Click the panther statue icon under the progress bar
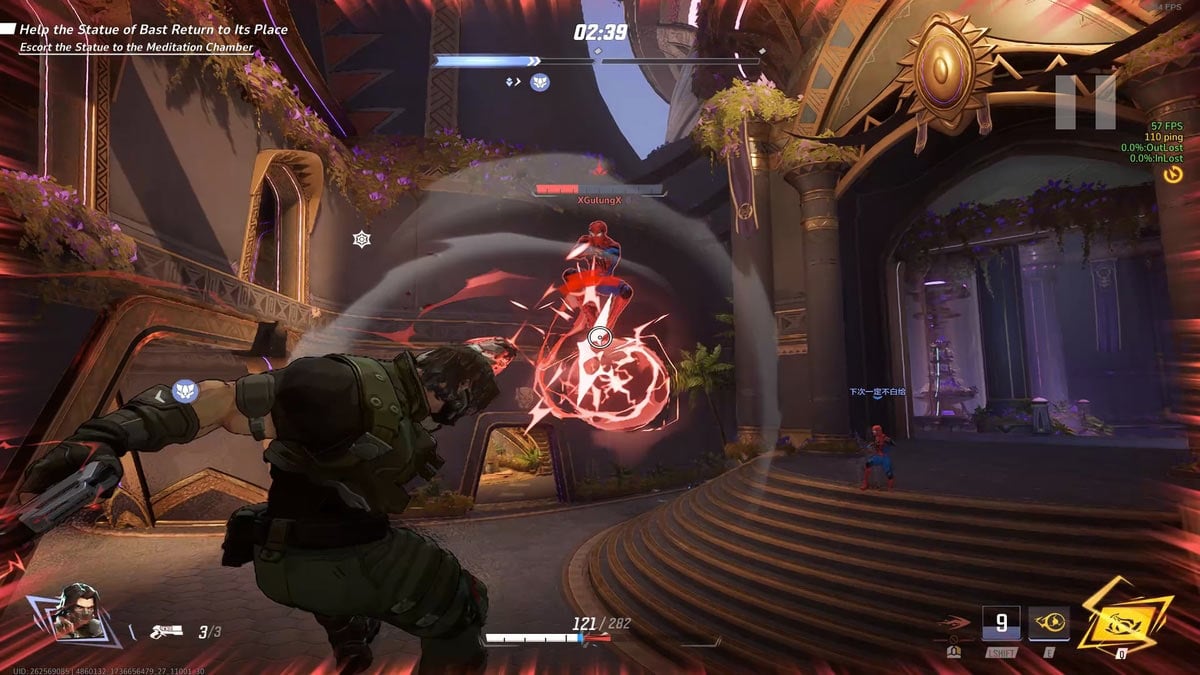This screenshot has width=1200, height=675. click(x=540, y=82)
